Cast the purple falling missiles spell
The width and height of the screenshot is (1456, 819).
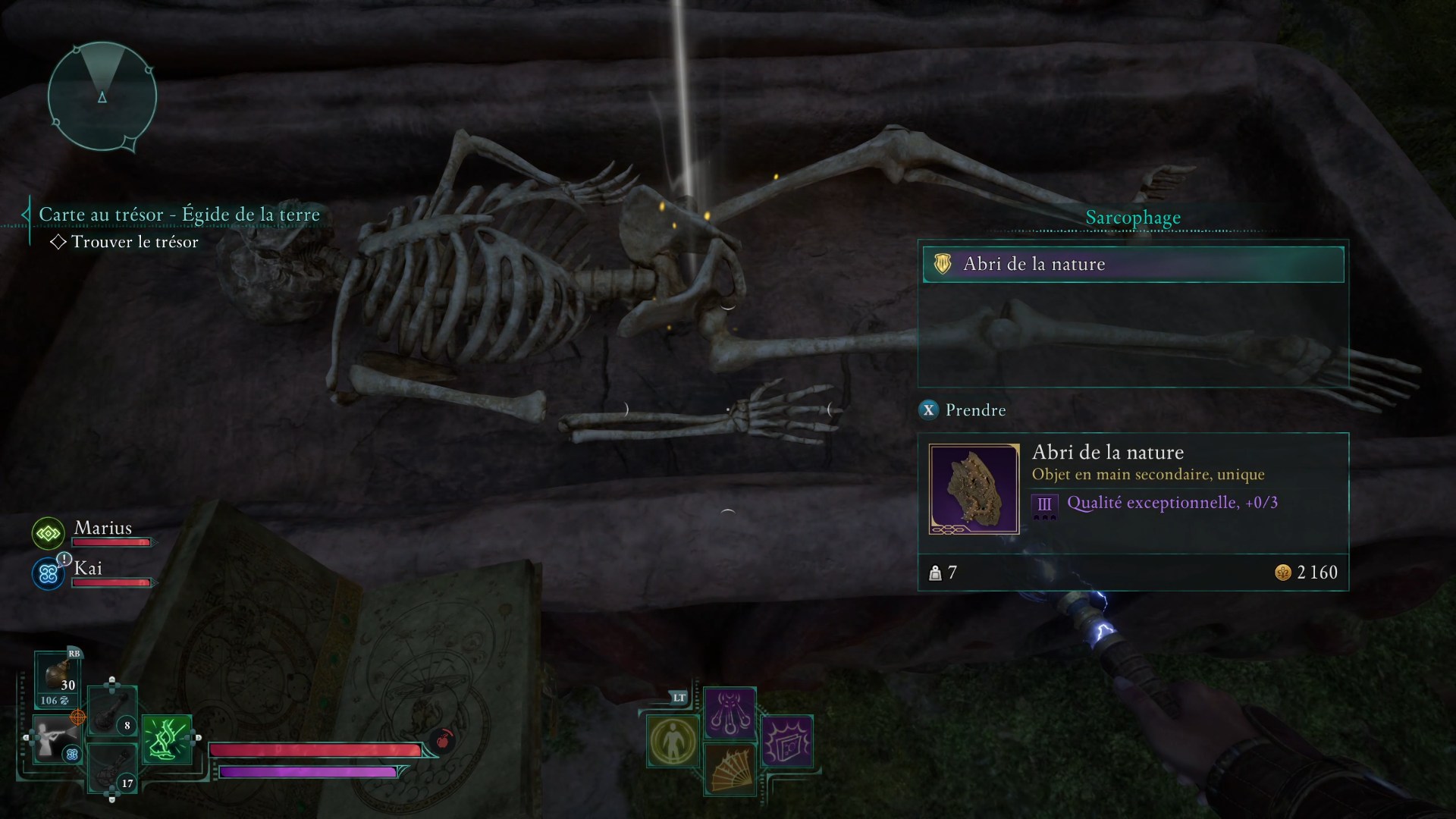[x=730, y=713]
